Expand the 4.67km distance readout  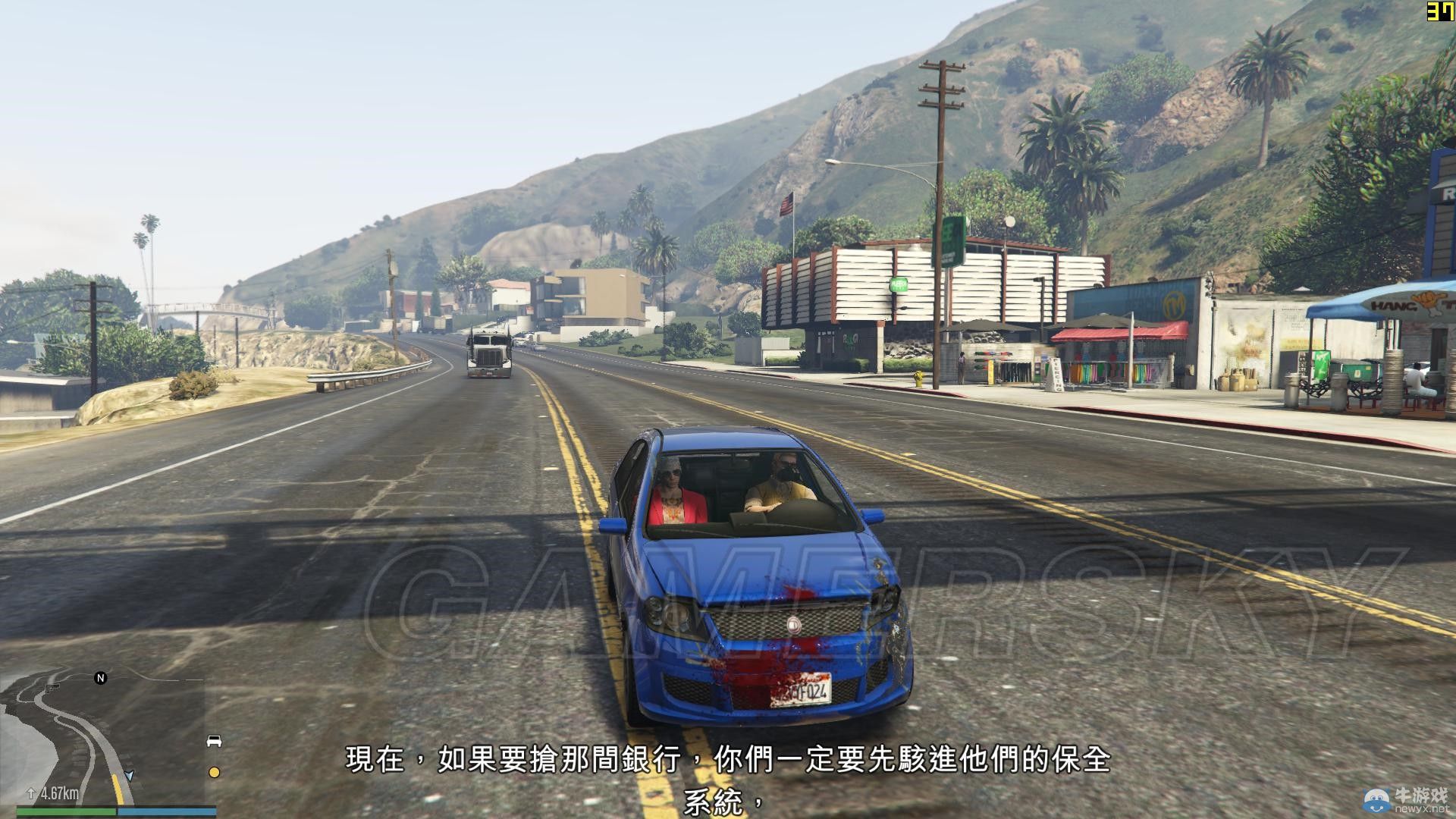click(60, 793)
